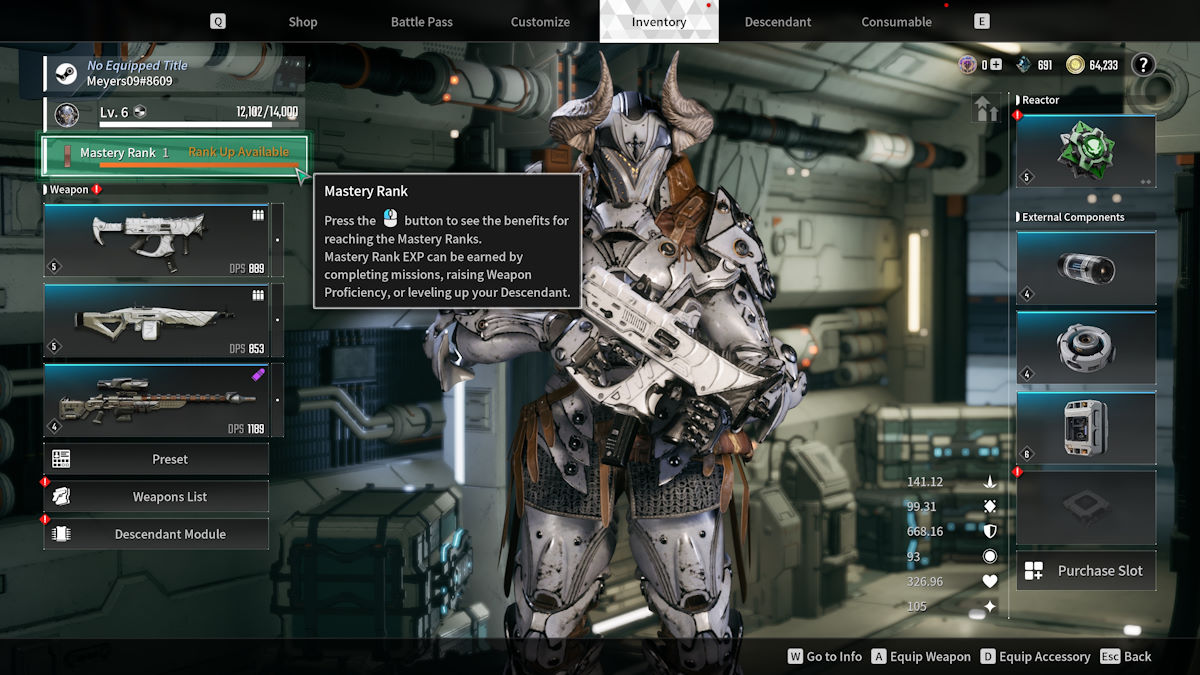Select the cylindrical external component slot
Viewport: 1200px width, 675px height.
pyautogui.click(x=1086, y=268)
